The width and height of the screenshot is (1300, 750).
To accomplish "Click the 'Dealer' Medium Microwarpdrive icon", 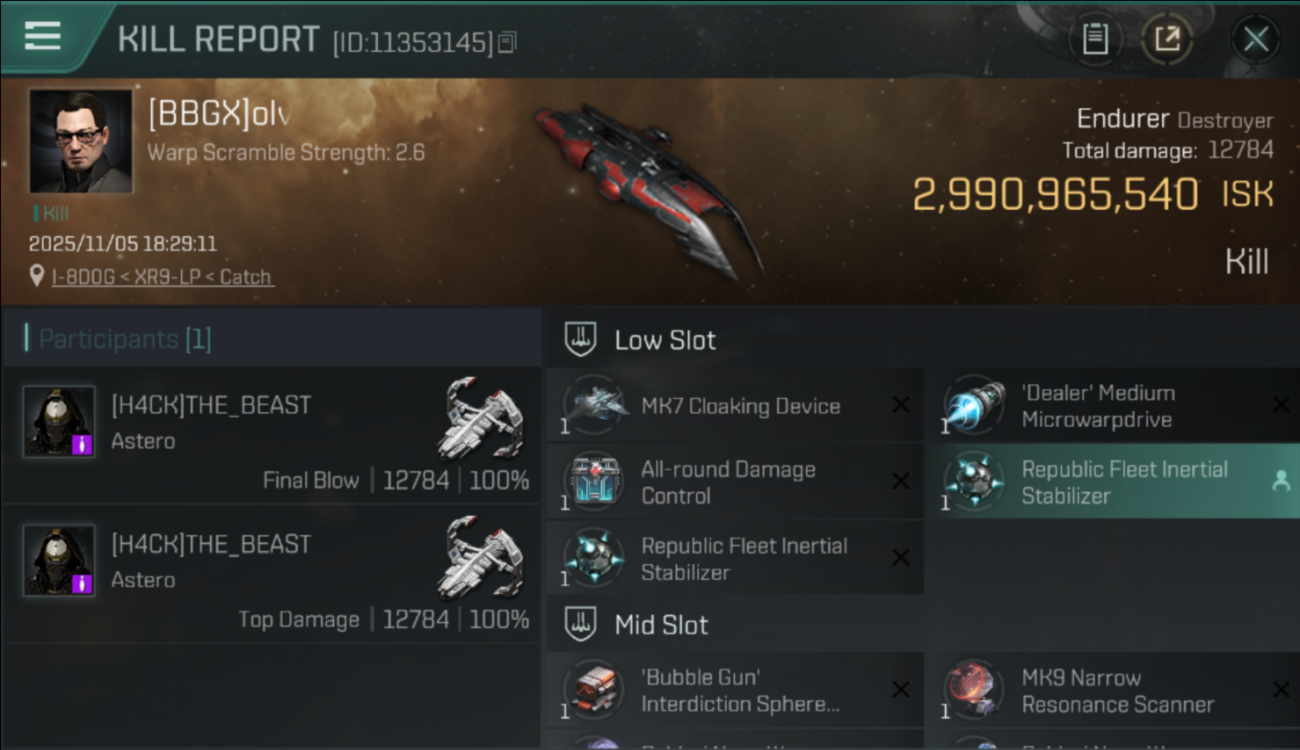I will (973, 404).
